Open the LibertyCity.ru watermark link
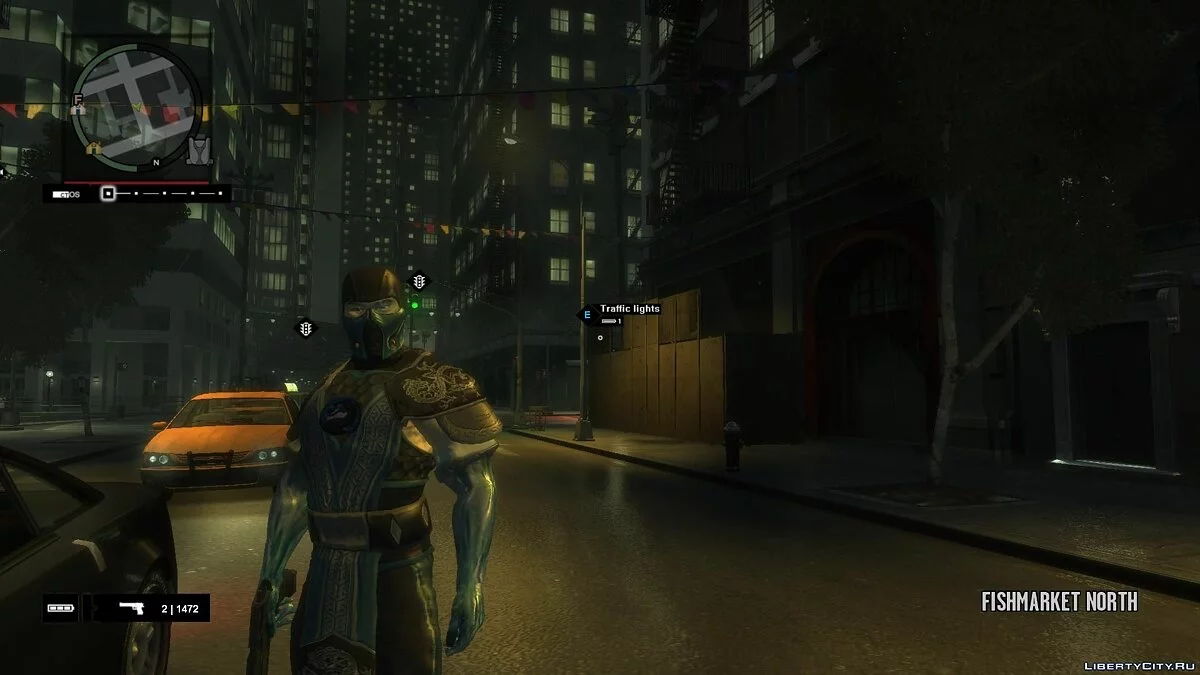 (1136, 659)
